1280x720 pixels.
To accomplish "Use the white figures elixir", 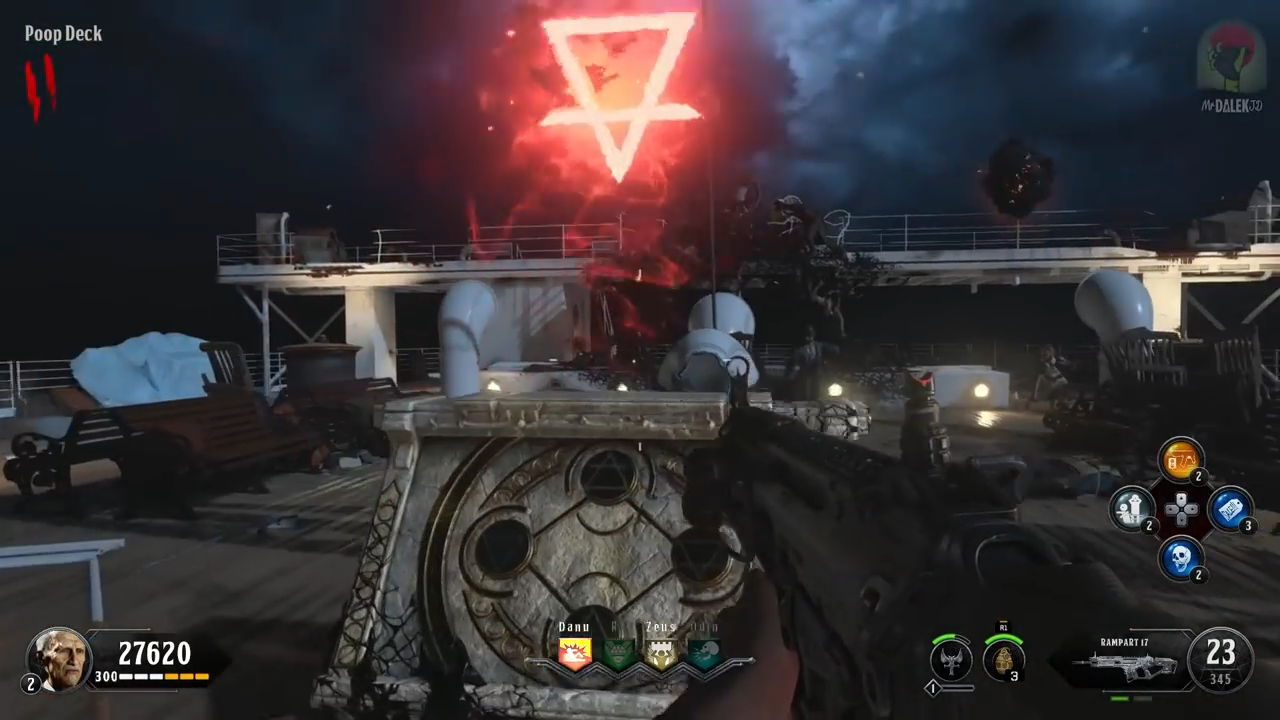I will coord(1132,509).
